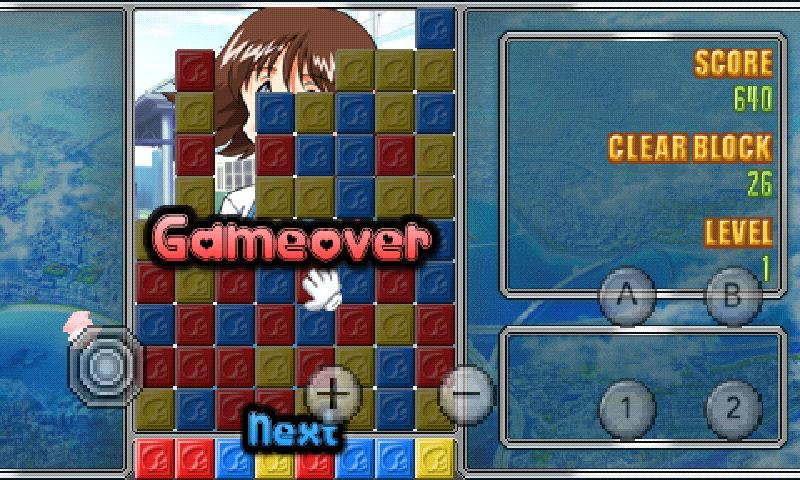
Task: Touch the virtual analog stick
Action: [103, 366]
